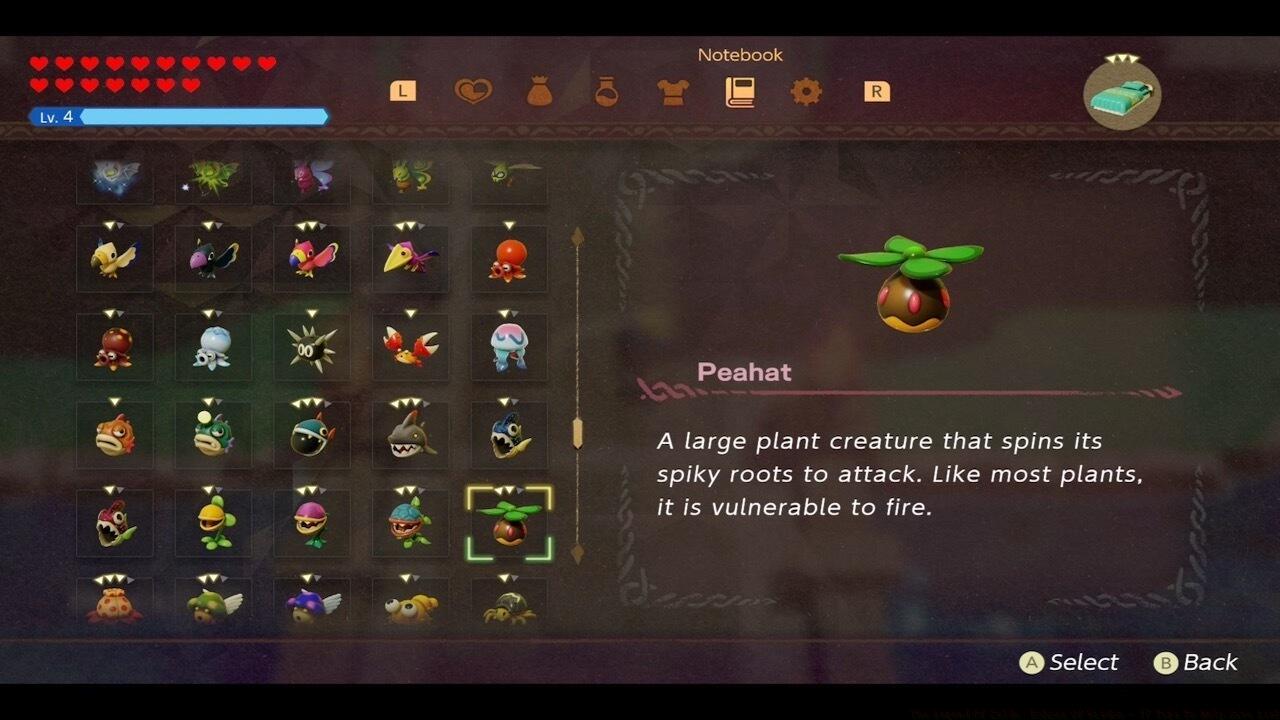Switch to the tunic outfit tab
Image resolution: width=1280 pixels, height=720 pixels.
[672, 91]
